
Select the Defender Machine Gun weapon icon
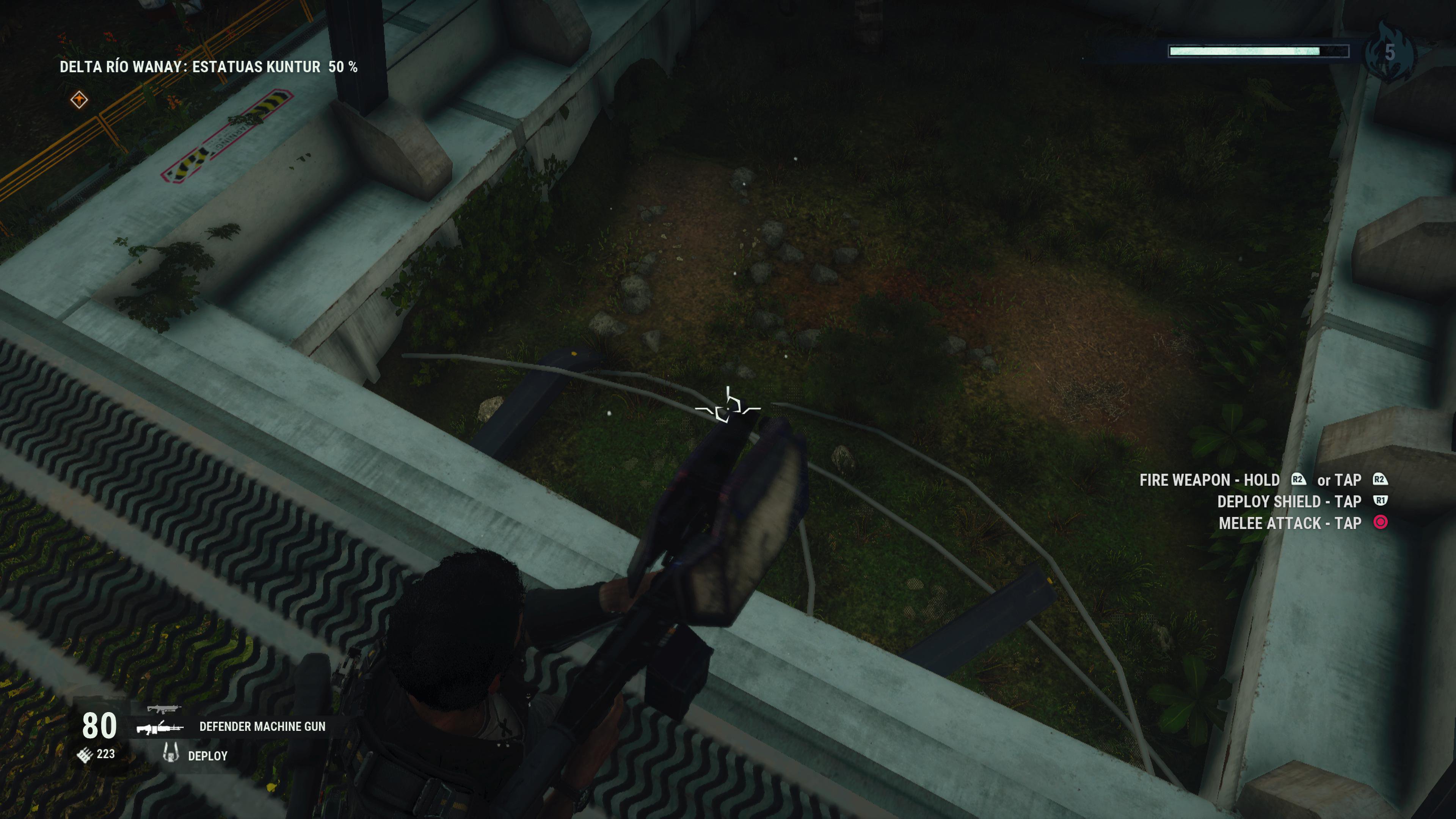tap(160, 728)
